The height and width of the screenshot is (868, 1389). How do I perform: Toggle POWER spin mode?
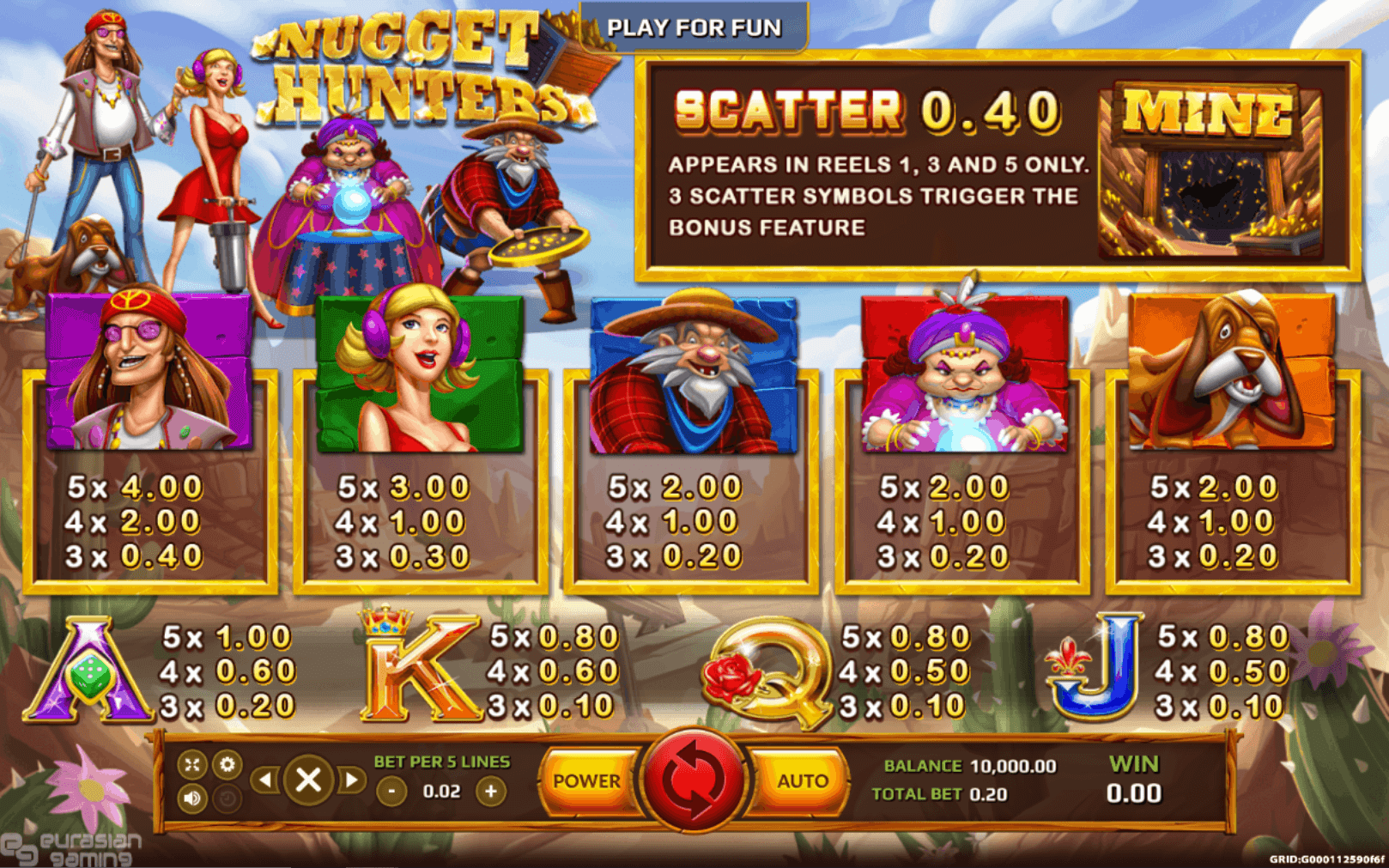point(588,781)
